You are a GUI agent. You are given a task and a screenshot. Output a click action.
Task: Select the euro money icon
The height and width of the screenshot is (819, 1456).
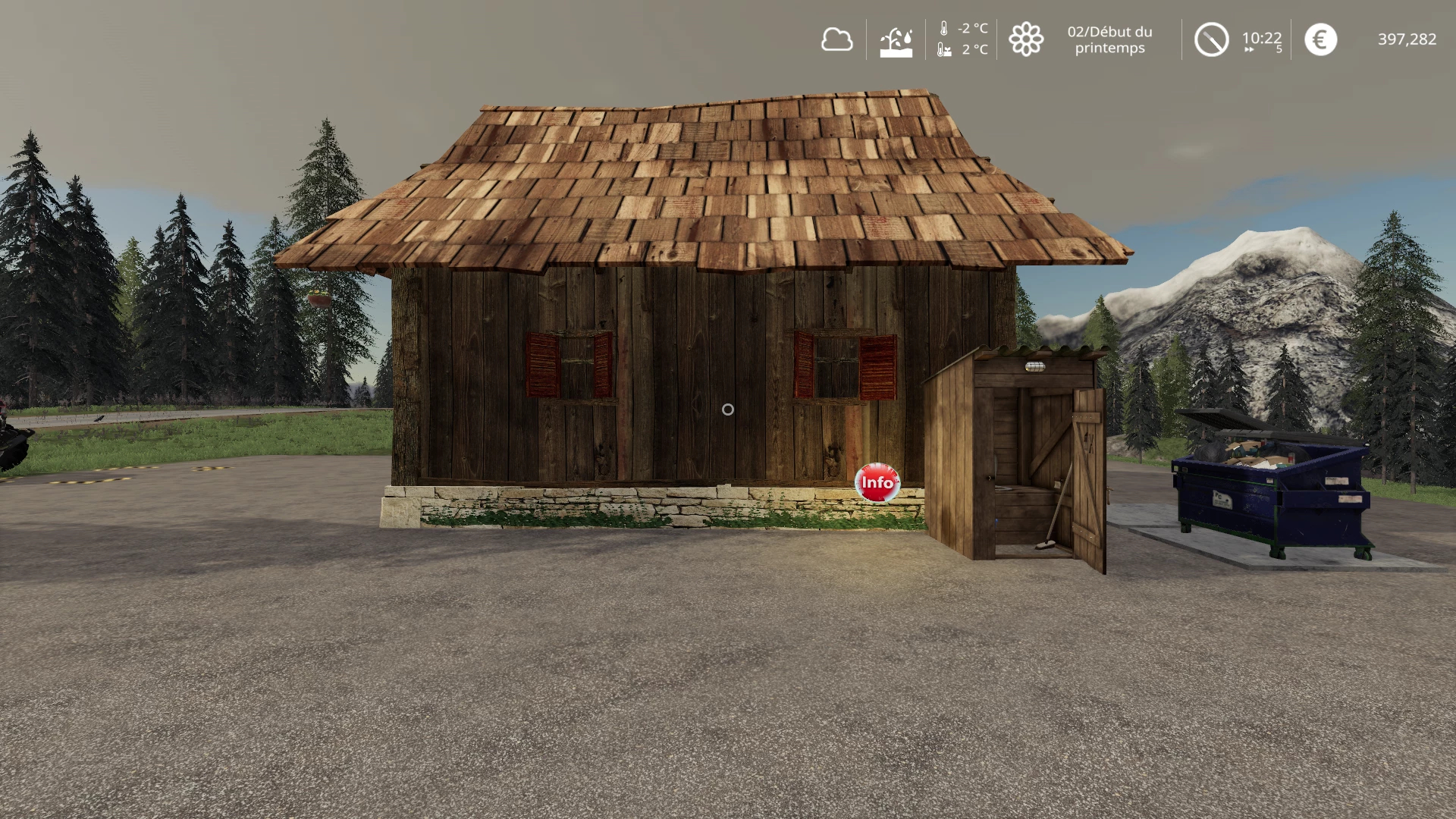[x=1320, y=39]
